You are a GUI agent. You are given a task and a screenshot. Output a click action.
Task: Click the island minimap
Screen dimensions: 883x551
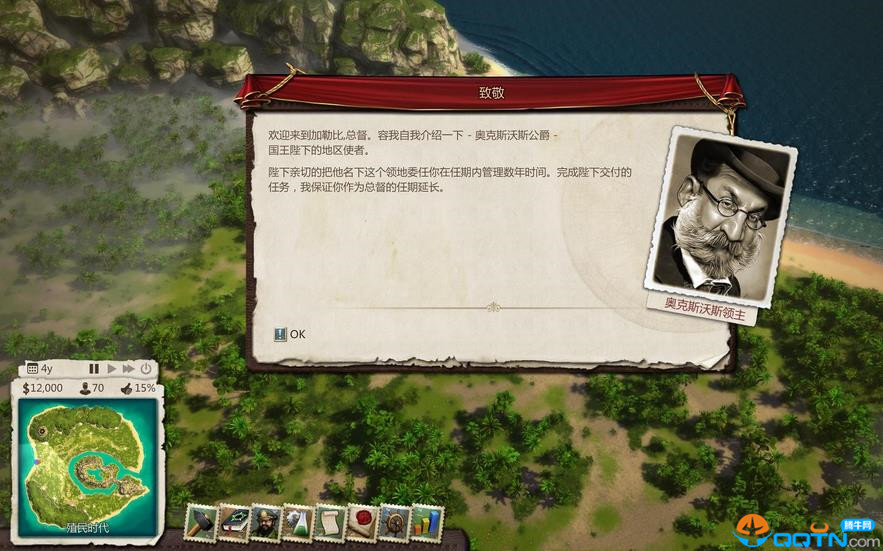pyautogui.click(x=84, y=460)
